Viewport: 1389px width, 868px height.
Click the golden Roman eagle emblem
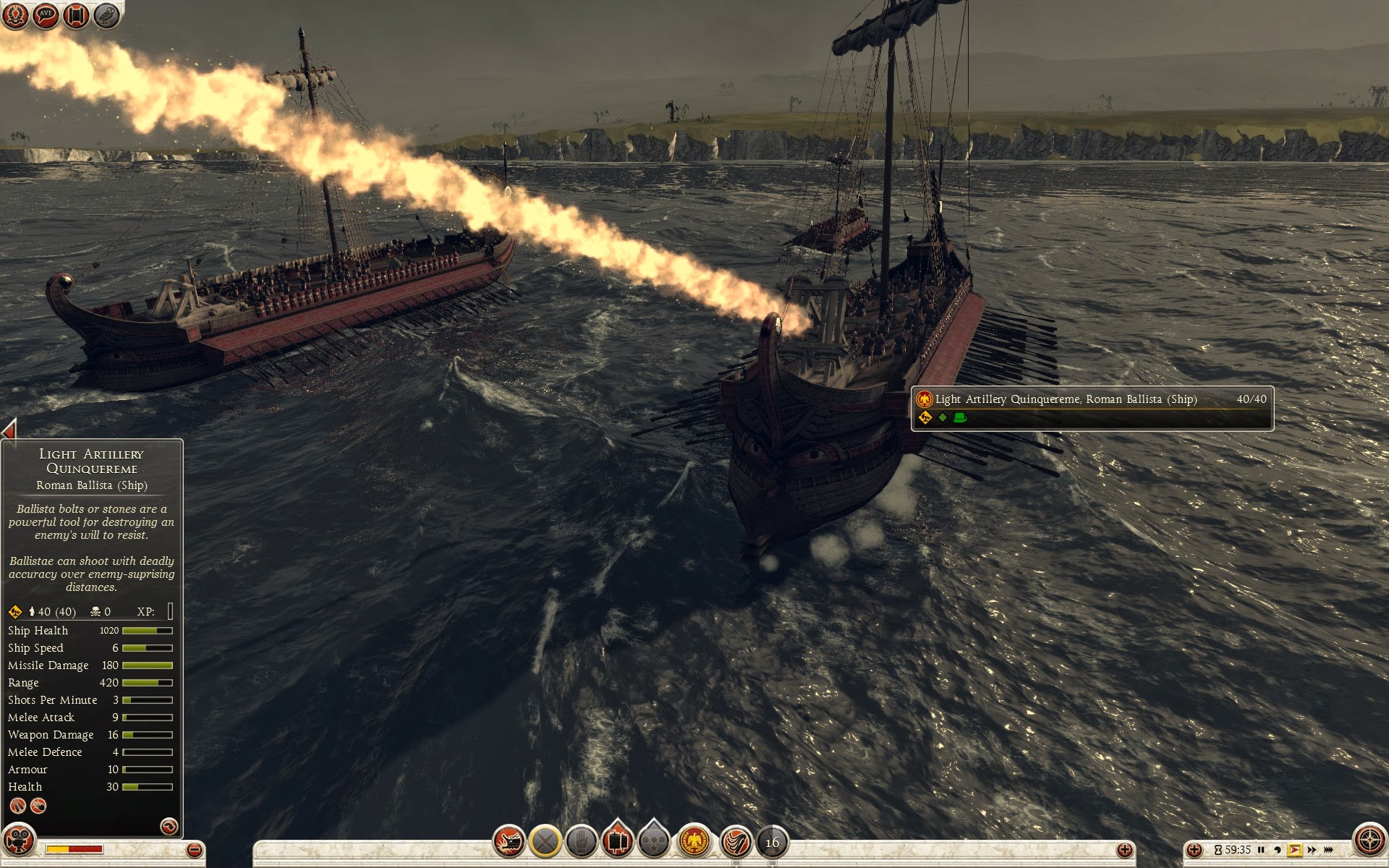click(x=694, y=841)
